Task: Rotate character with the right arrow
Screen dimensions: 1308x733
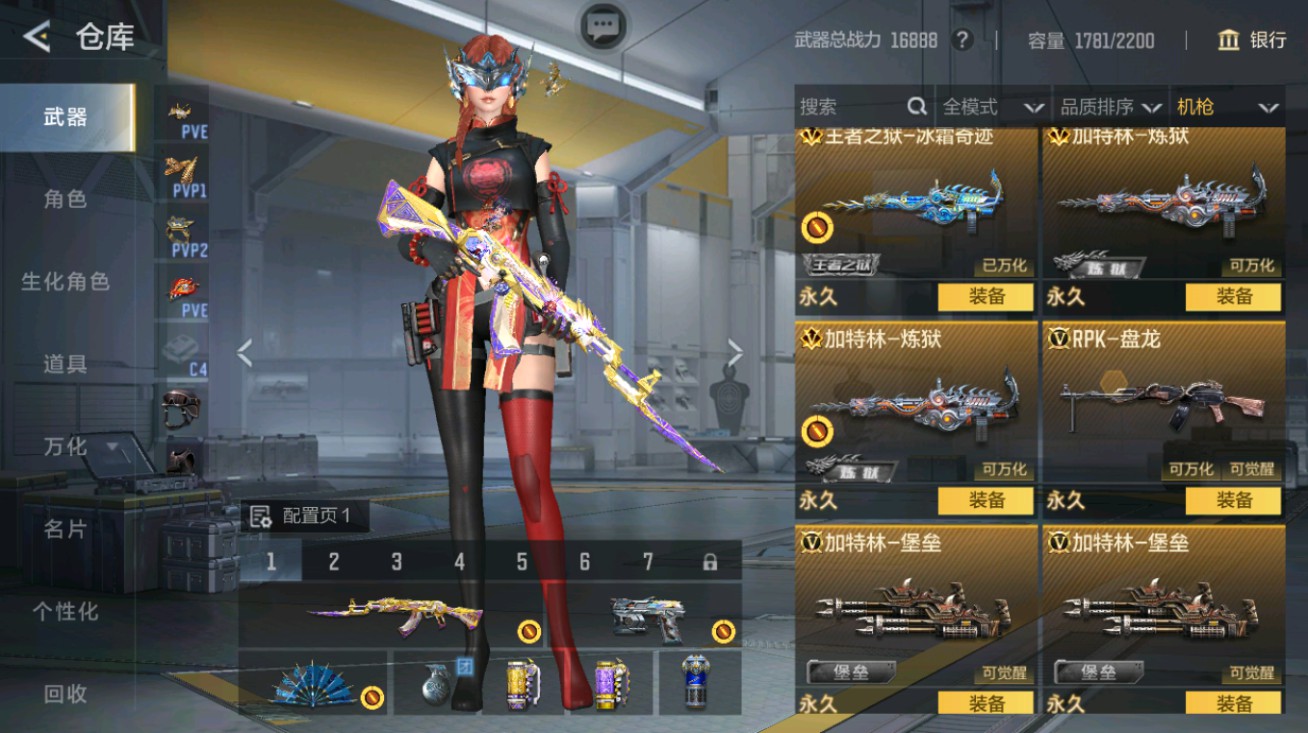Action: [735, 352]
